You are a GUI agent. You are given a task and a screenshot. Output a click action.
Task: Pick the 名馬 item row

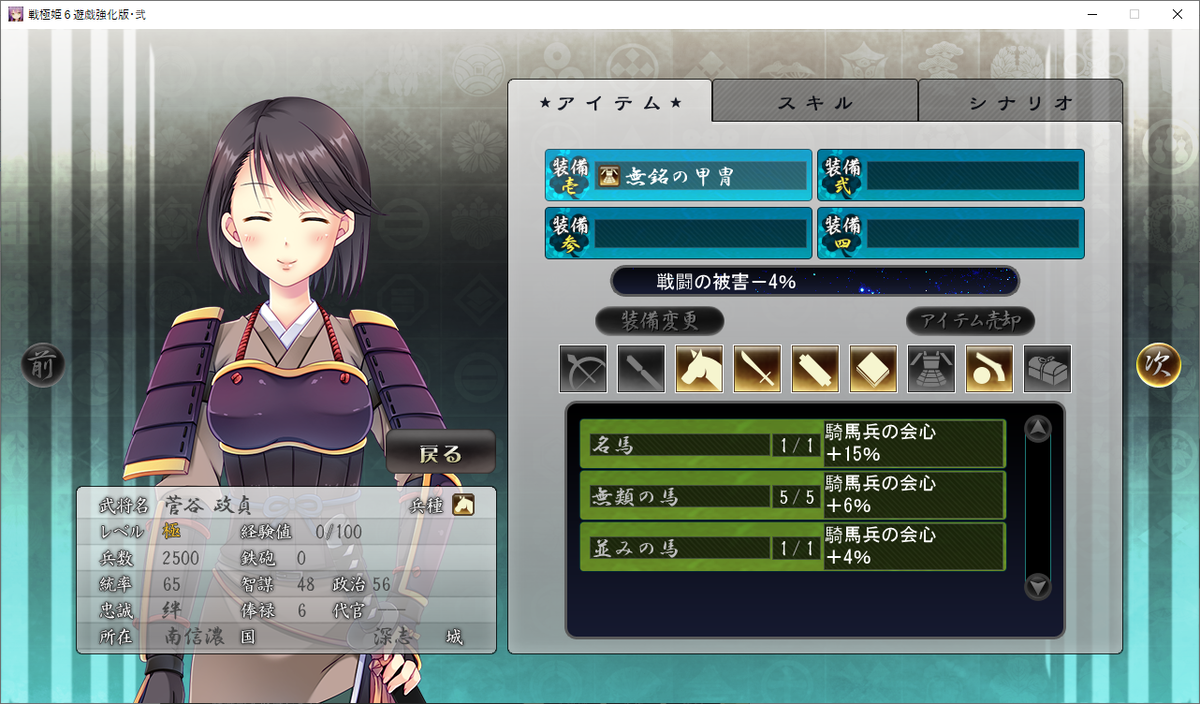(x=792, y=444)
